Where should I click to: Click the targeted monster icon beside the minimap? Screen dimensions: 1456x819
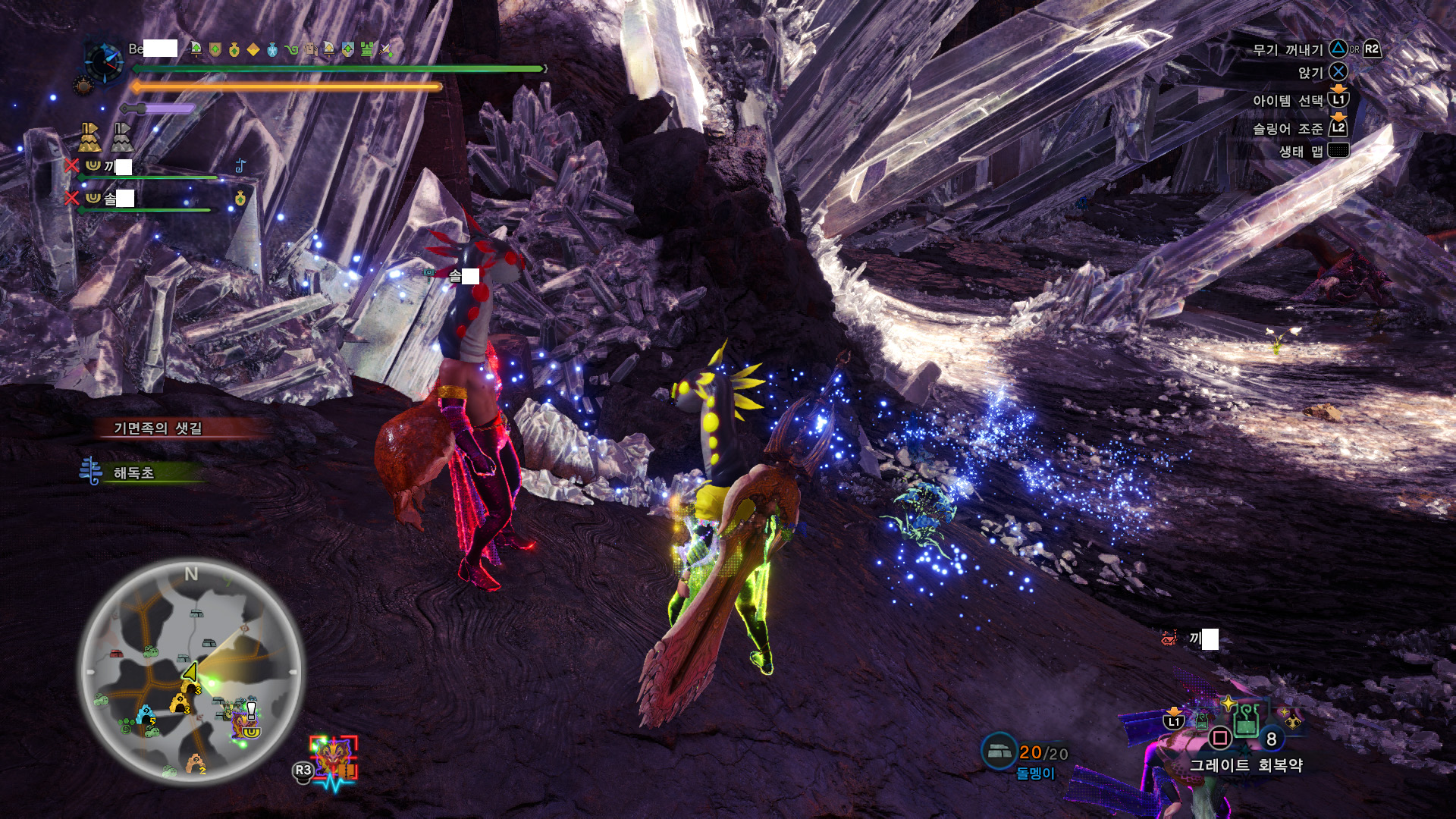tap(334, 758)
